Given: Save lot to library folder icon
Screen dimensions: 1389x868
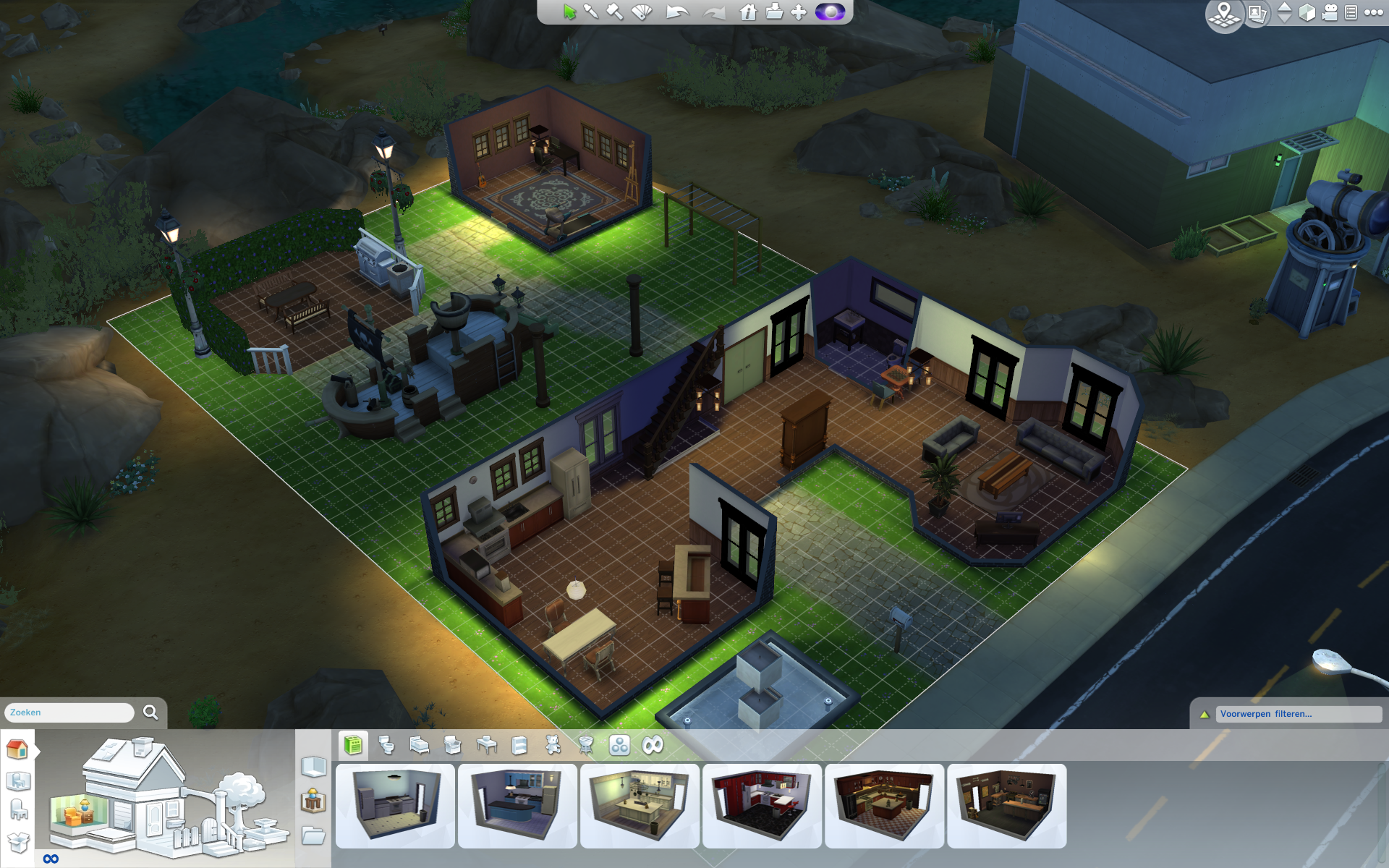Looking at the screenshot, I should [x=774, y=12].
